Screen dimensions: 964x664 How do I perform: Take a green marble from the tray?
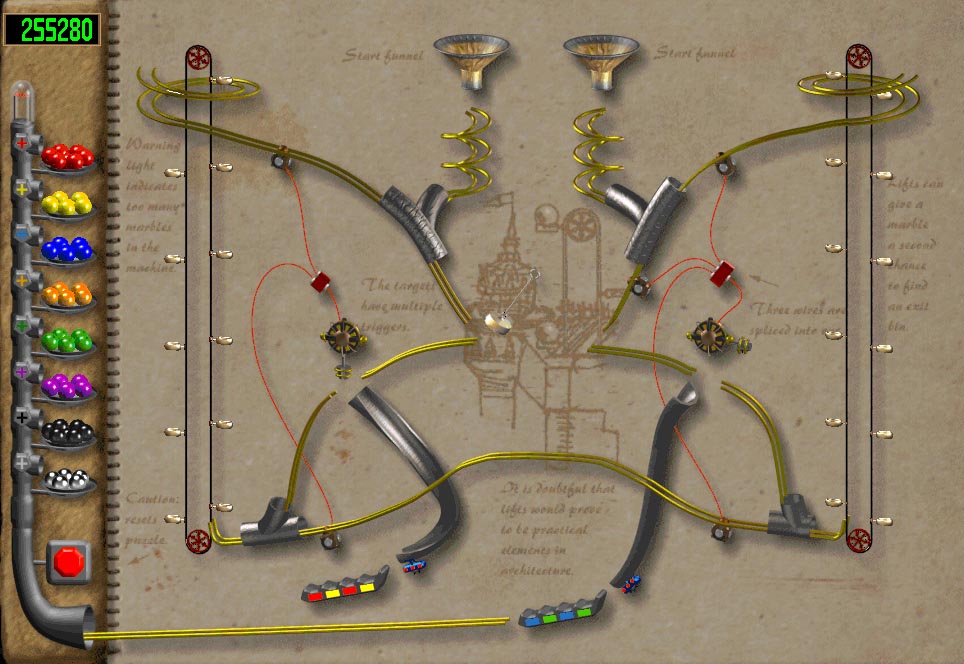pyautogui.click(x=68, y=341)
